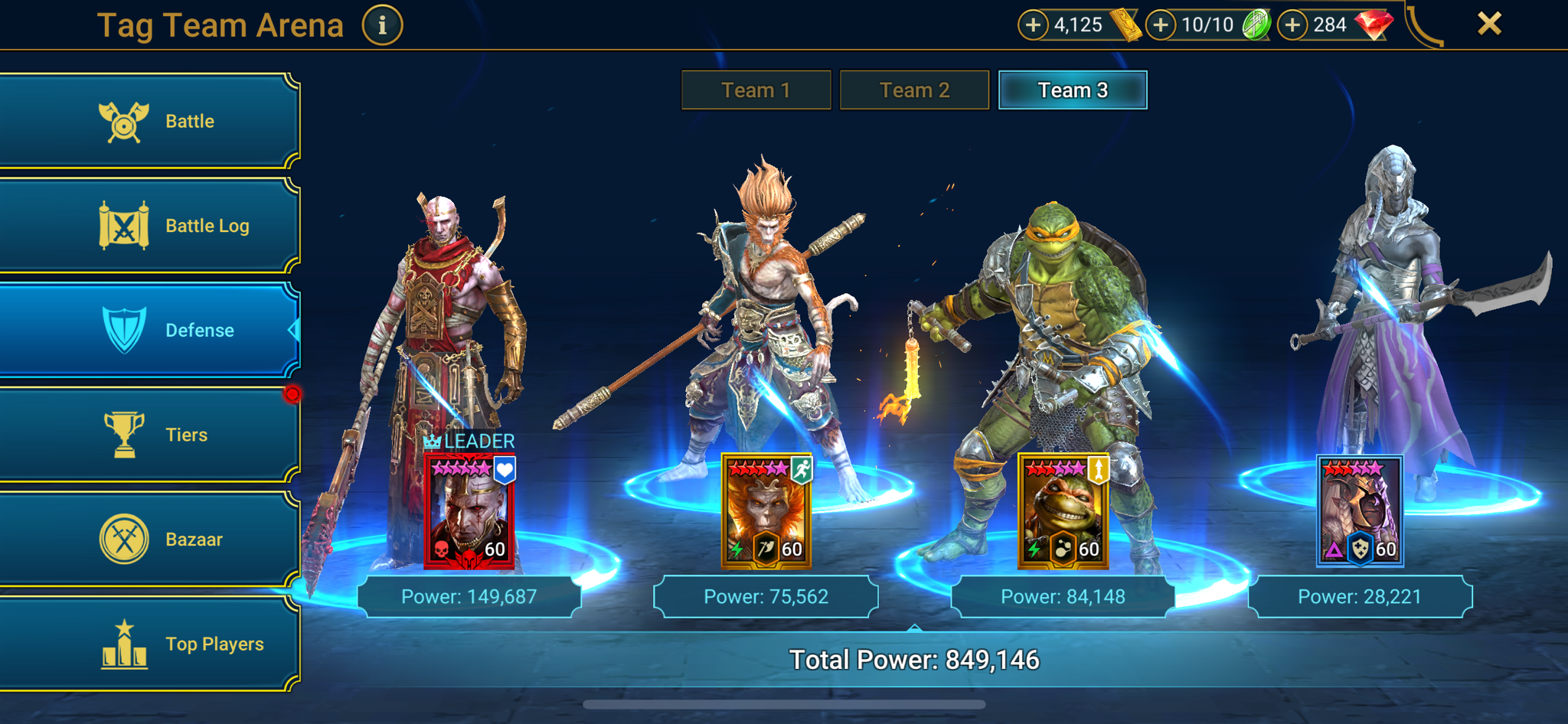Select the Team 3 tab

point(1073,90)
